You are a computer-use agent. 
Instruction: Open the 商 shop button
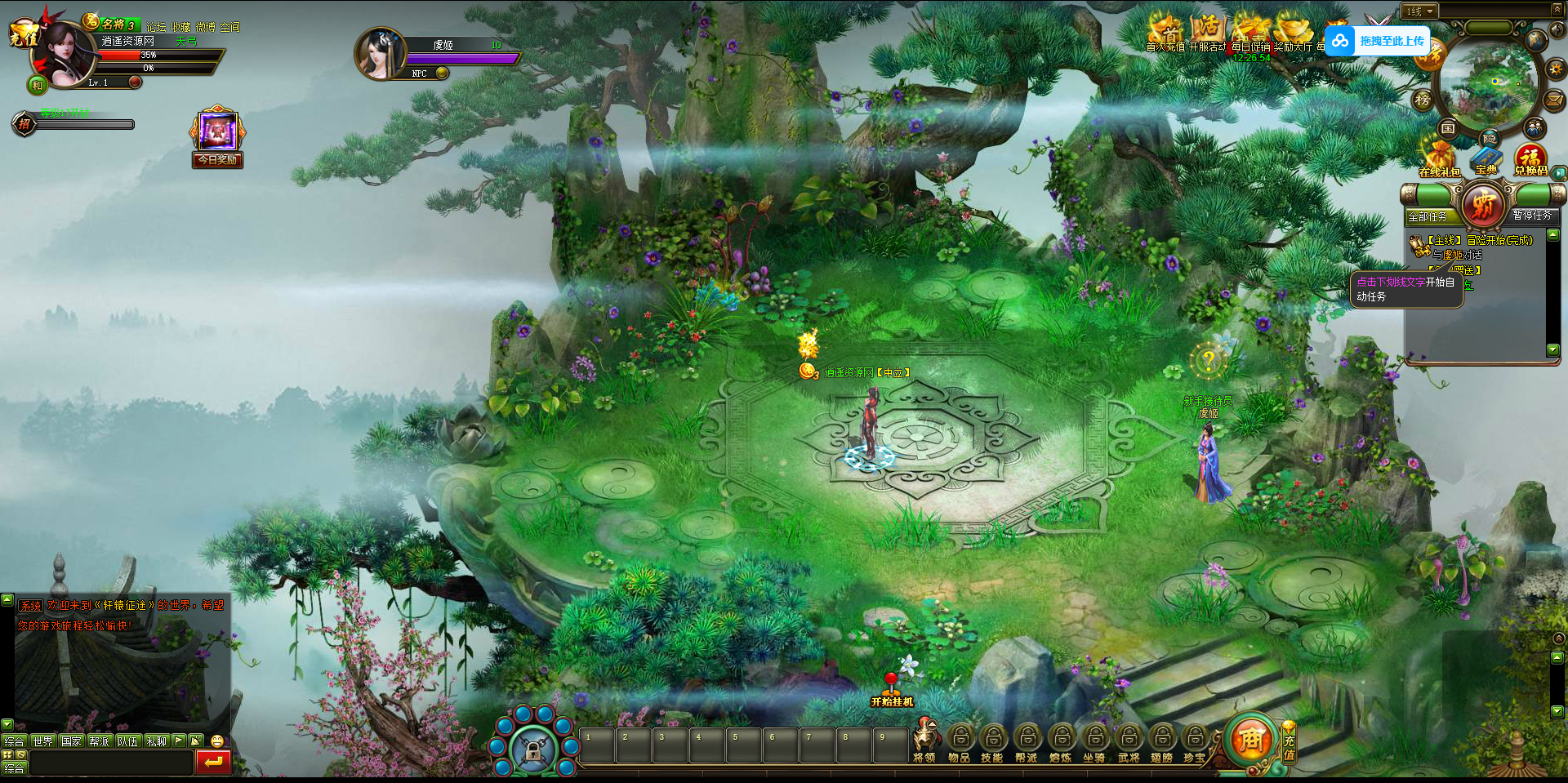[x=1250, y=740]
